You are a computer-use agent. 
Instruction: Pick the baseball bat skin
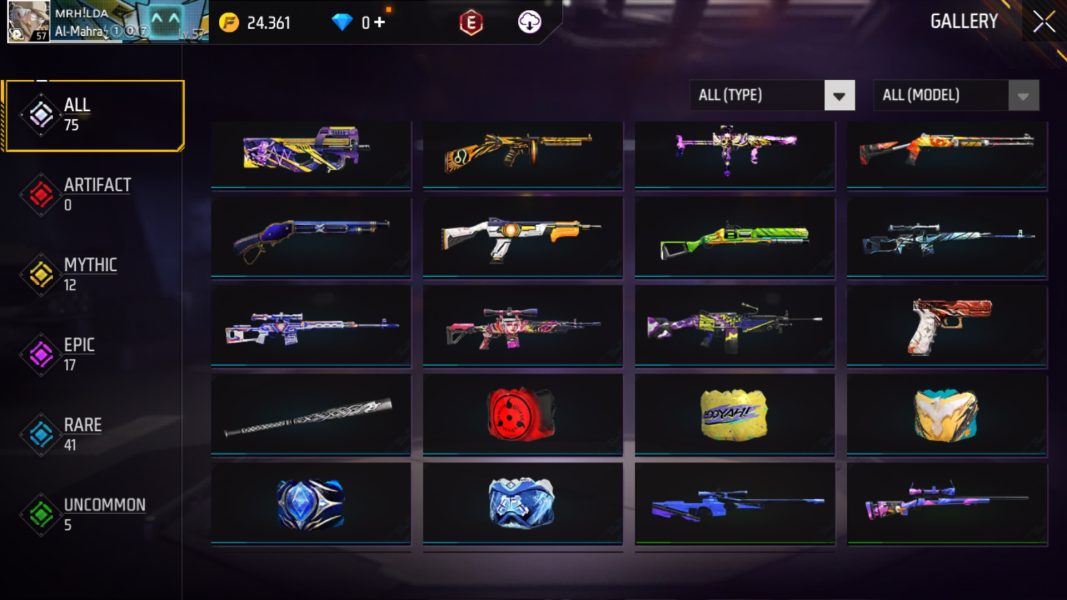pyautogui.click(x=310, y=416)
